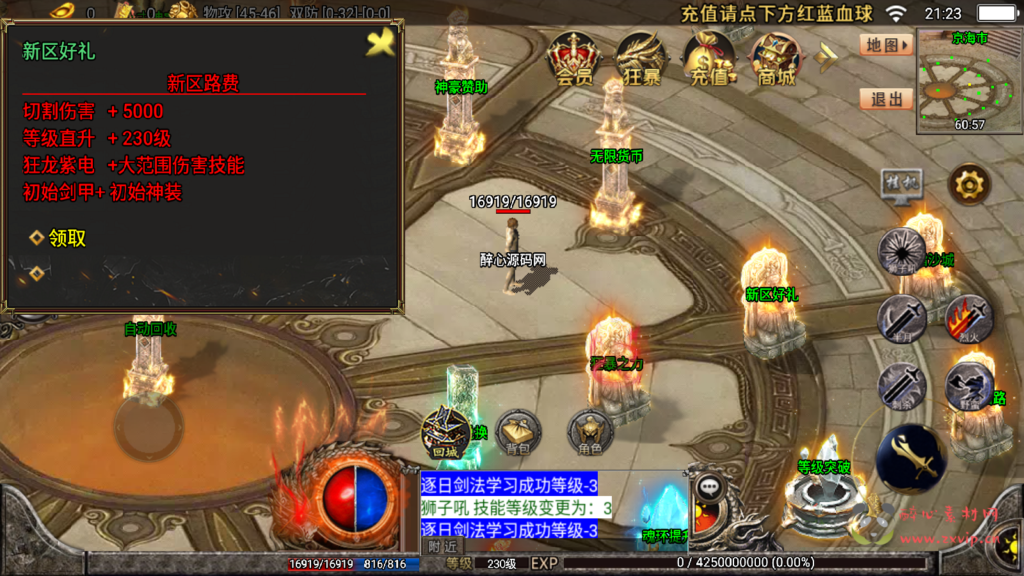Image resolution: width=1024 pixels, height=576 pixels.
Task: Open the 京海市 minimap
Action: point(969,80)
